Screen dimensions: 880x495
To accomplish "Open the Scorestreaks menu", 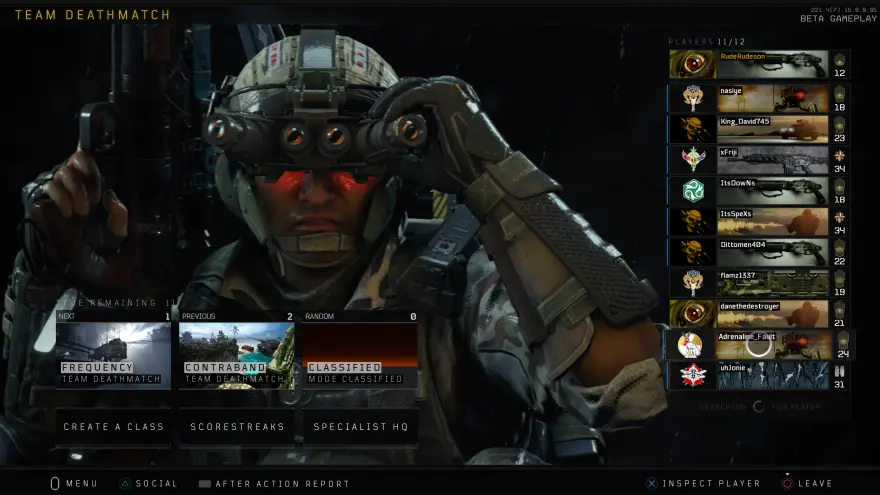I will point(237,427).
